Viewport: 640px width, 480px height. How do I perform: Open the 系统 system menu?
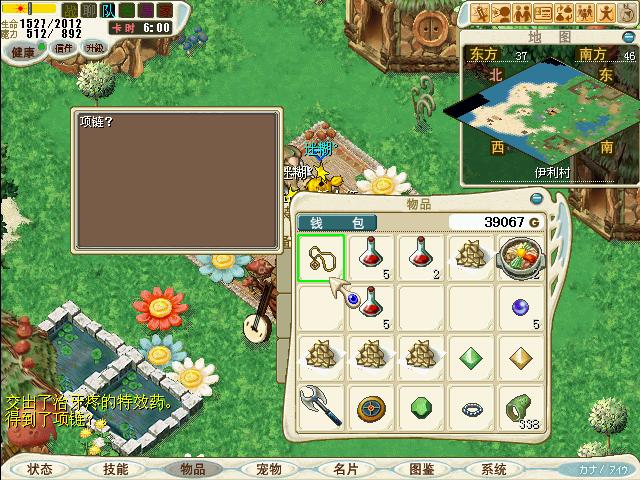pyautogui.click(x=494, y=469)
